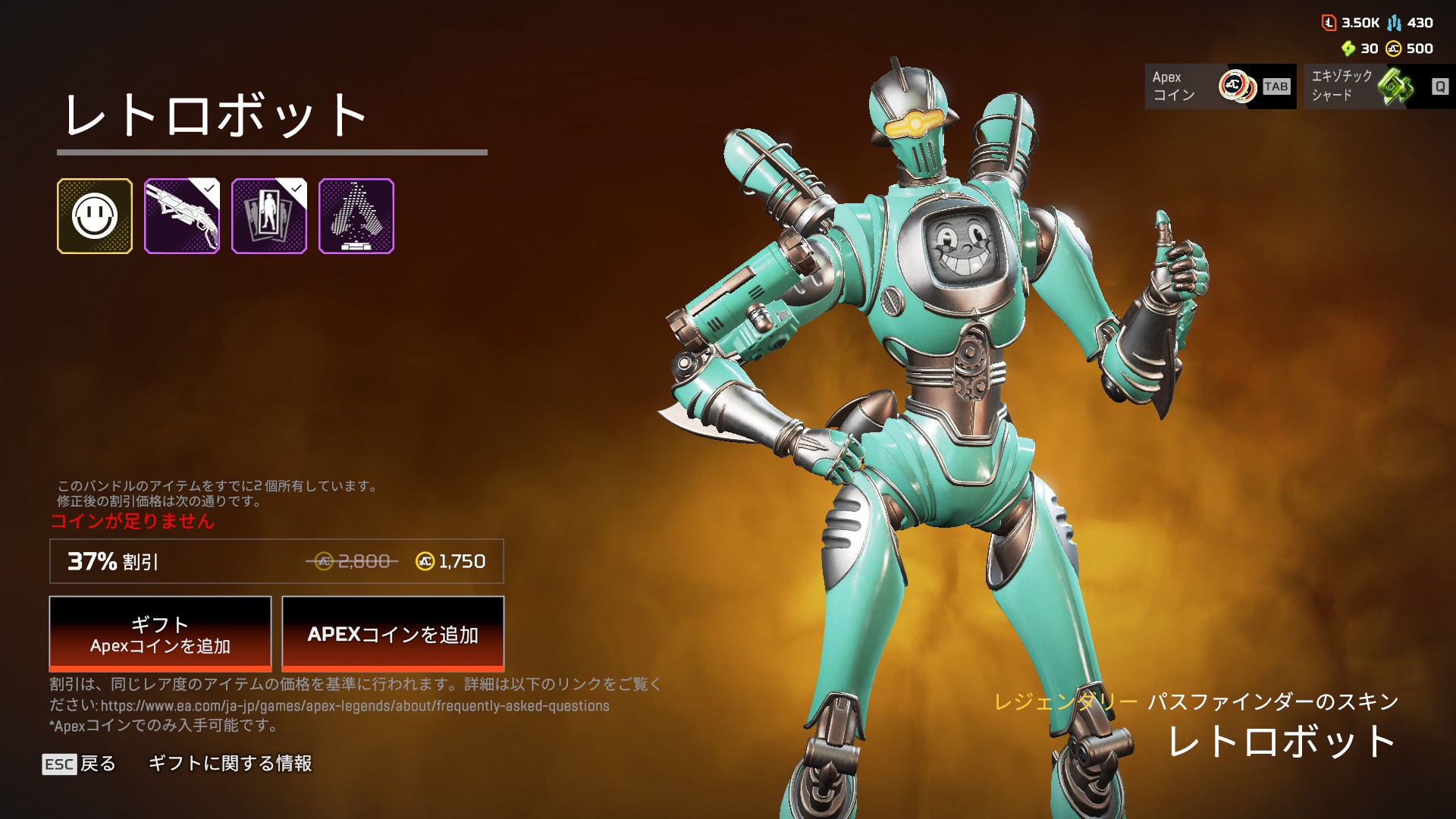The height and width of the screenshot is (819, 1456).
Task: Open ギフトに関する情報
Action: click(x=230, y=764)
